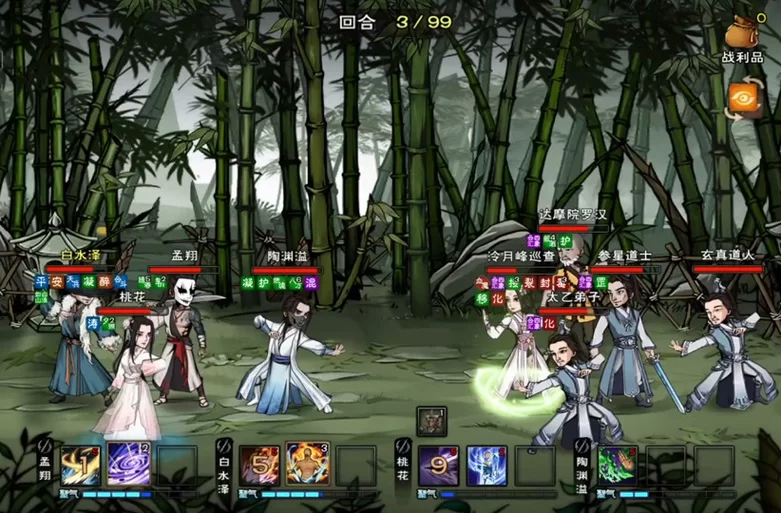781x513 pixels.
Task: Select 桃花's skill showing cooldown 9
Action: (x=438, y=465)
